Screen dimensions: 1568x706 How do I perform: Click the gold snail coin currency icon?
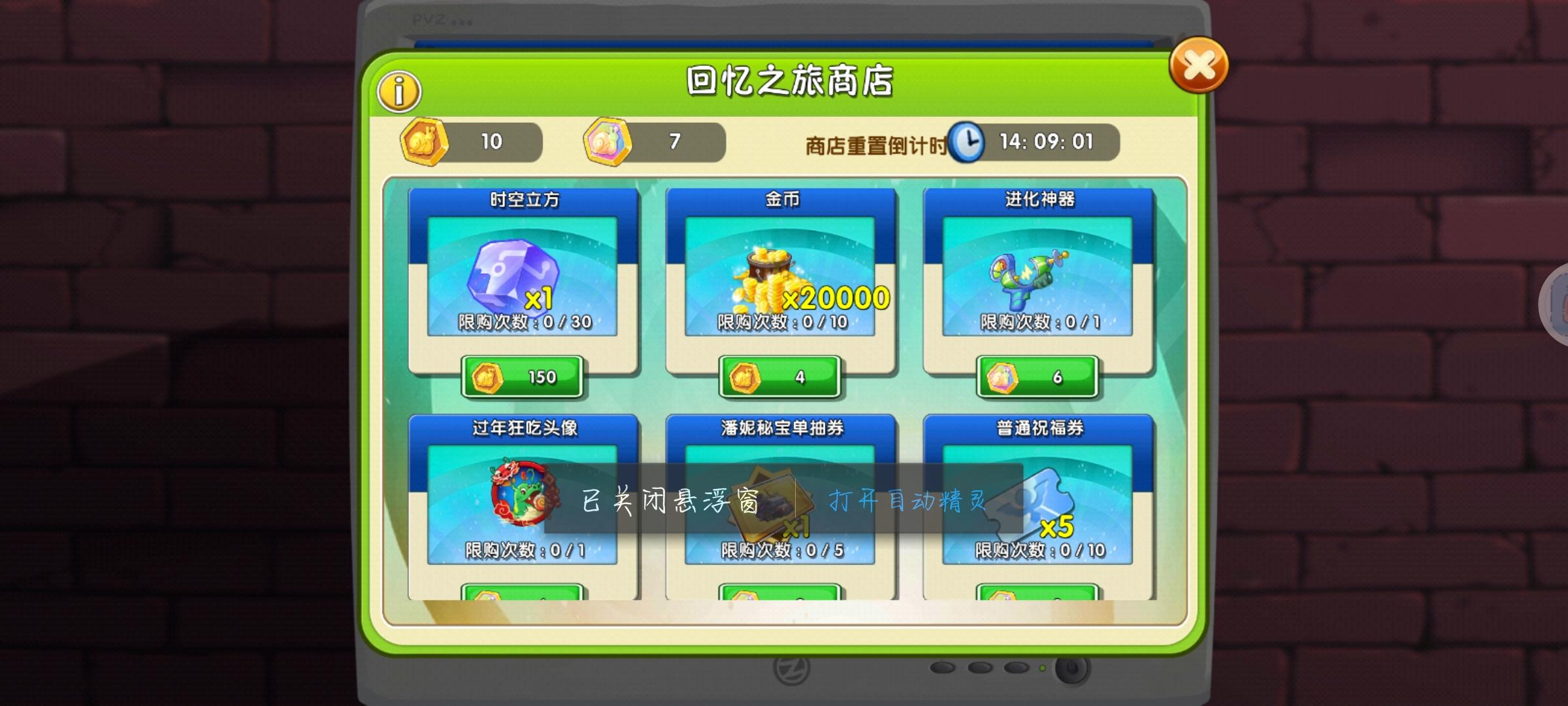(x=425, y=143)
